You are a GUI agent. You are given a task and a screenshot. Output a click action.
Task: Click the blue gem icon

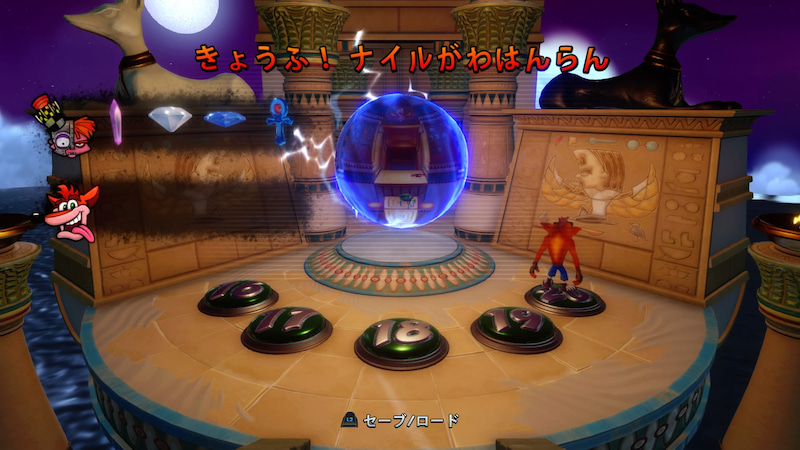(x=224, y=118)
